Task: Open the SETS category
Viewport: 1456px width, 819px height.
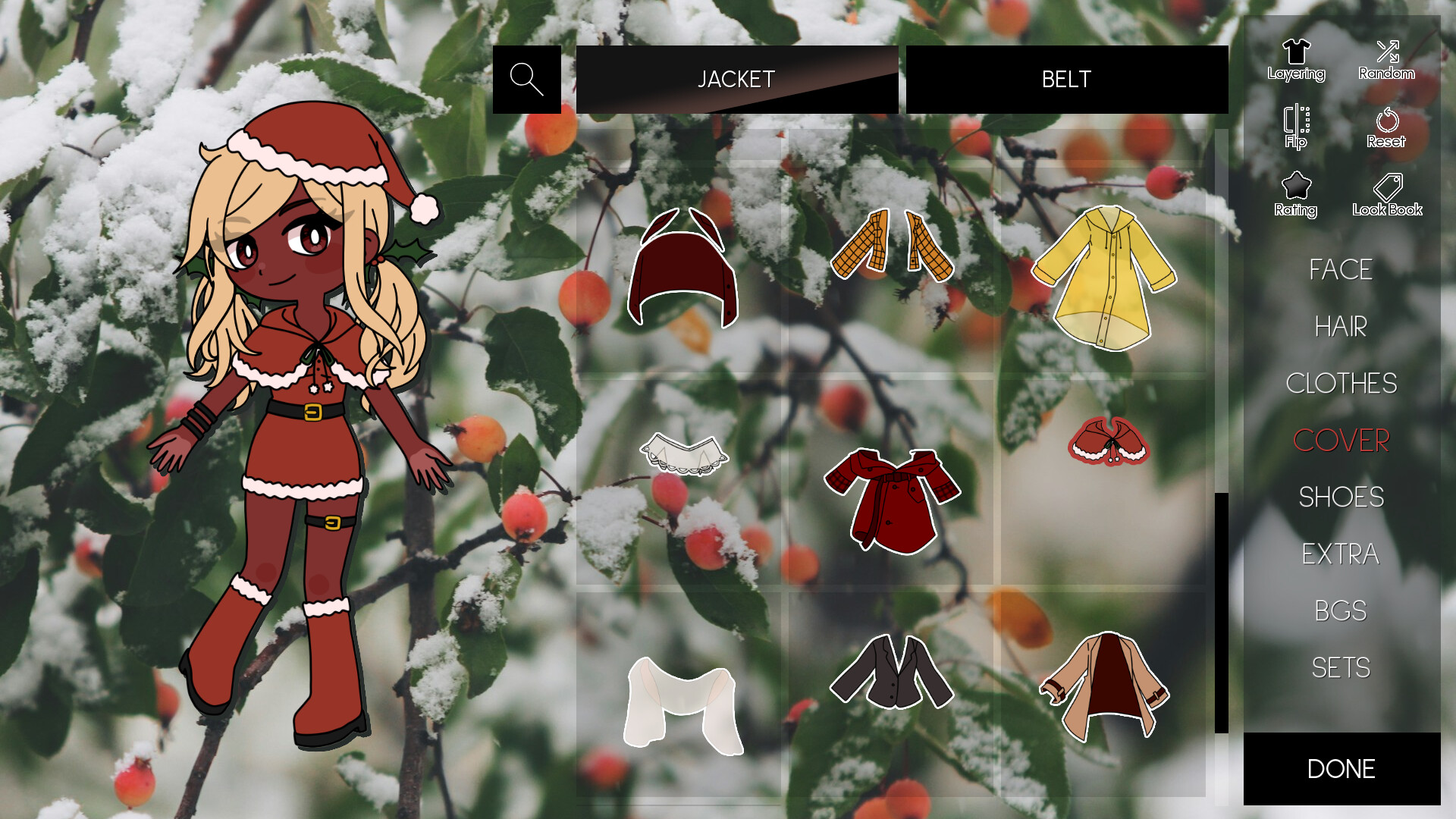Action: 1341,668
